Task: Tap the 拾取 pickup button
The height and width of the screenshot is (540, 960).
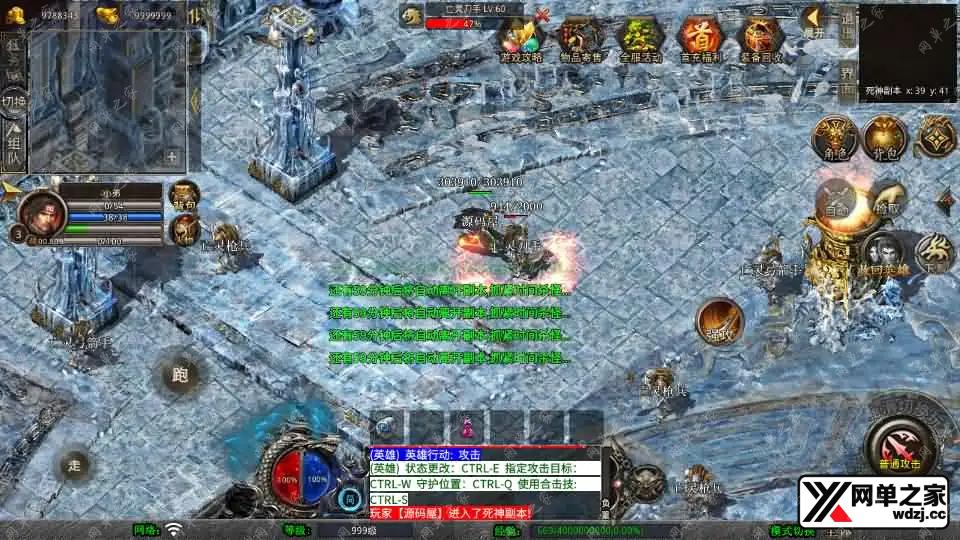Action: (886, 204)
